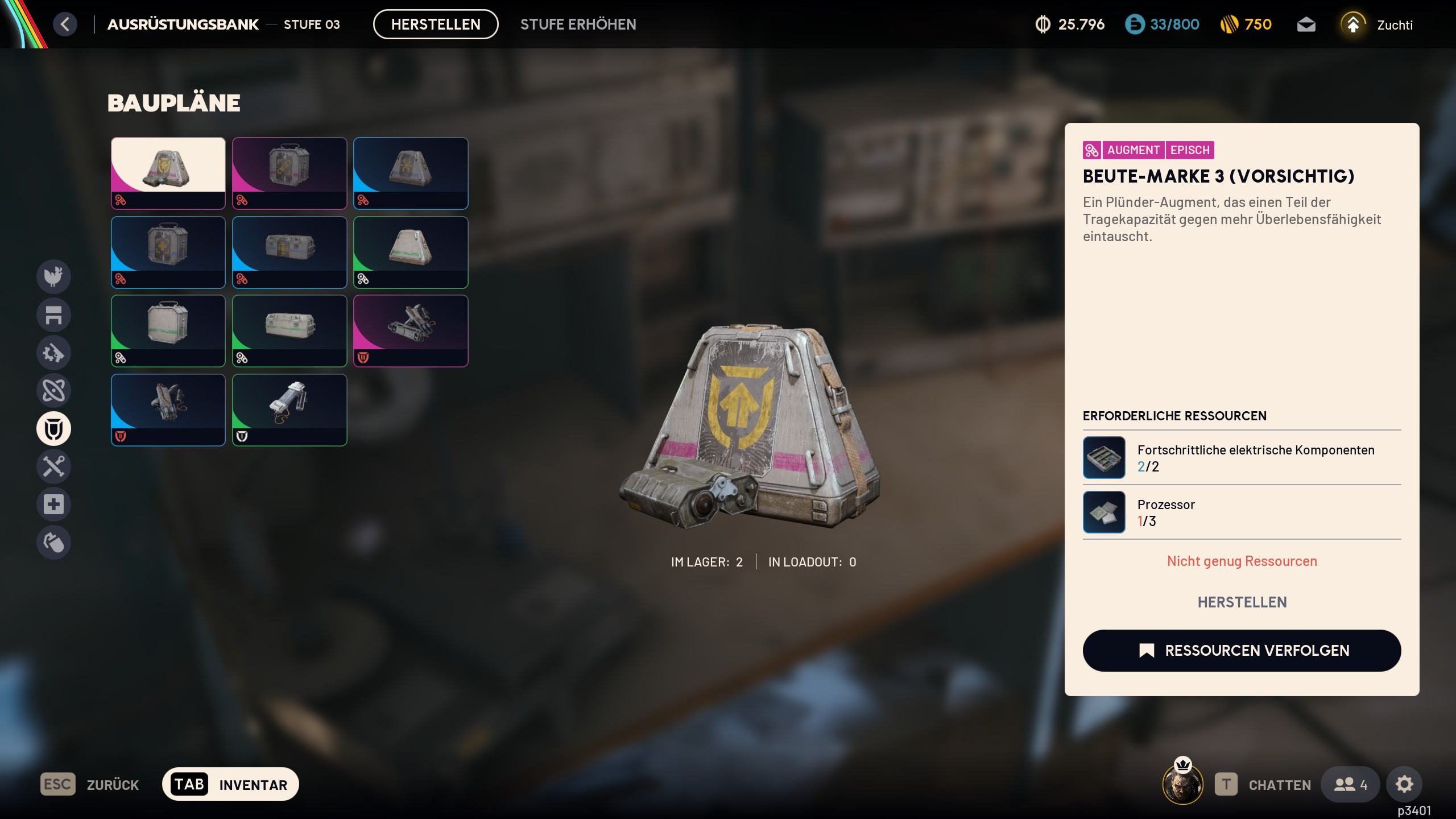Image resolution: width=1456 pixels, height=819 pixels.
Task: Show the squad members list
Action: [1350, 785]
